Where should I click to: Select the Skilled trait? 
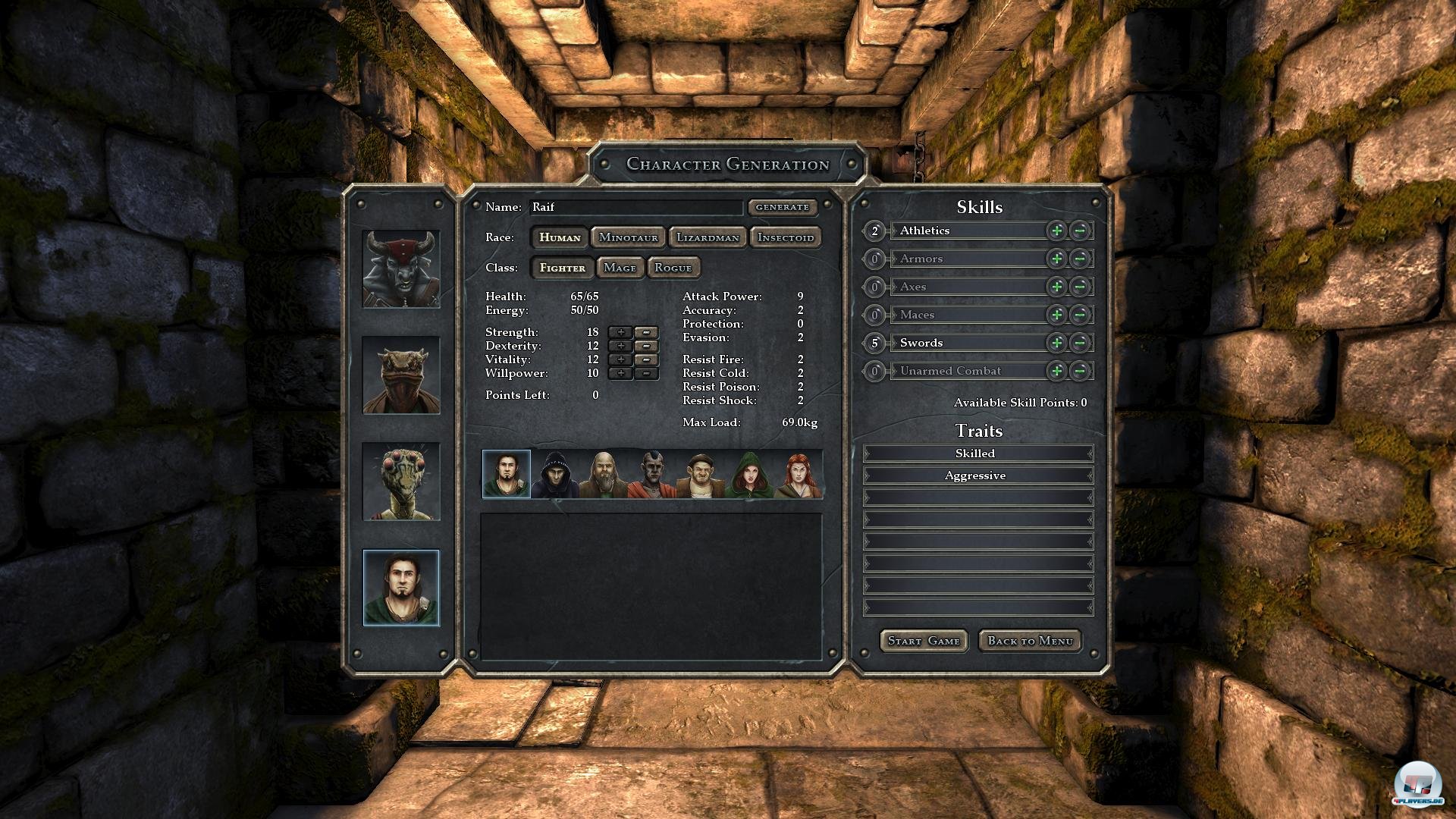click(x=977, y=453)
